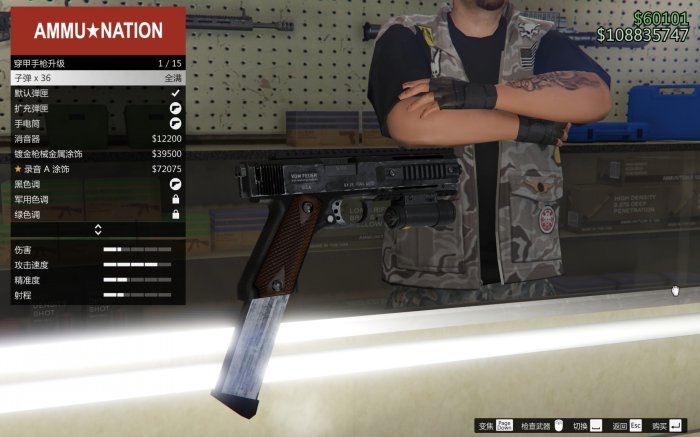Choose the 默认弹匣 default clip option
The height and width of the screenshot is (437, 700).
97,93
